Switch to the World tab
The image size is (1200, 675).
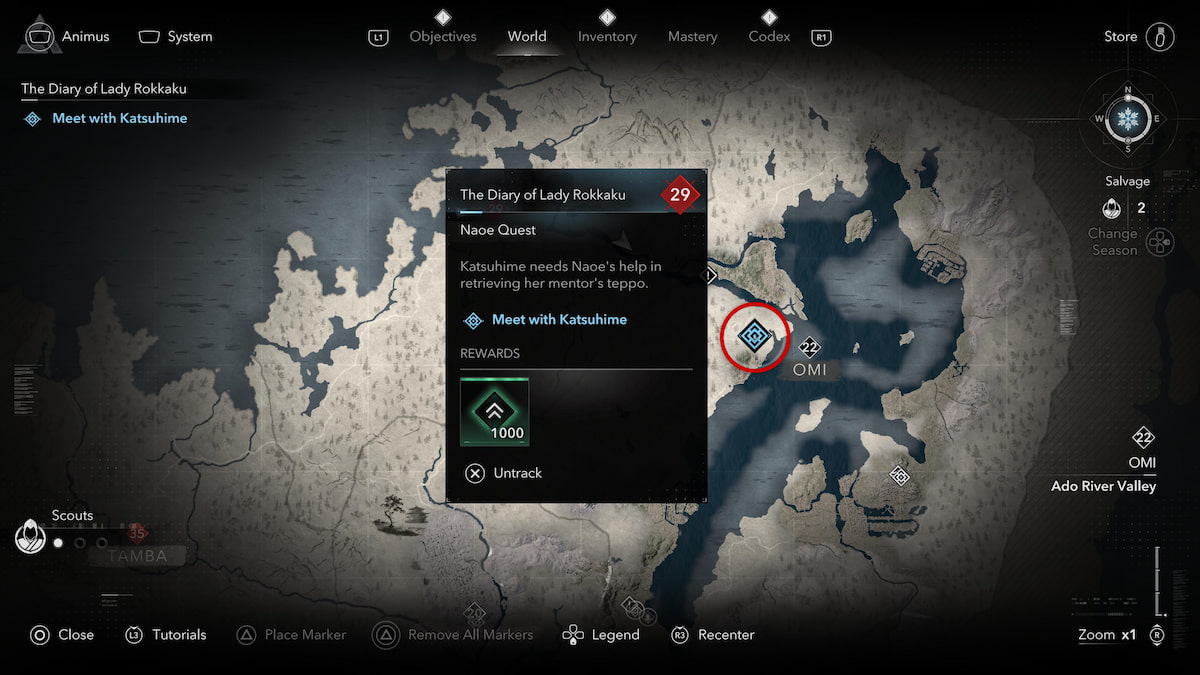click(x=527, y=36)
